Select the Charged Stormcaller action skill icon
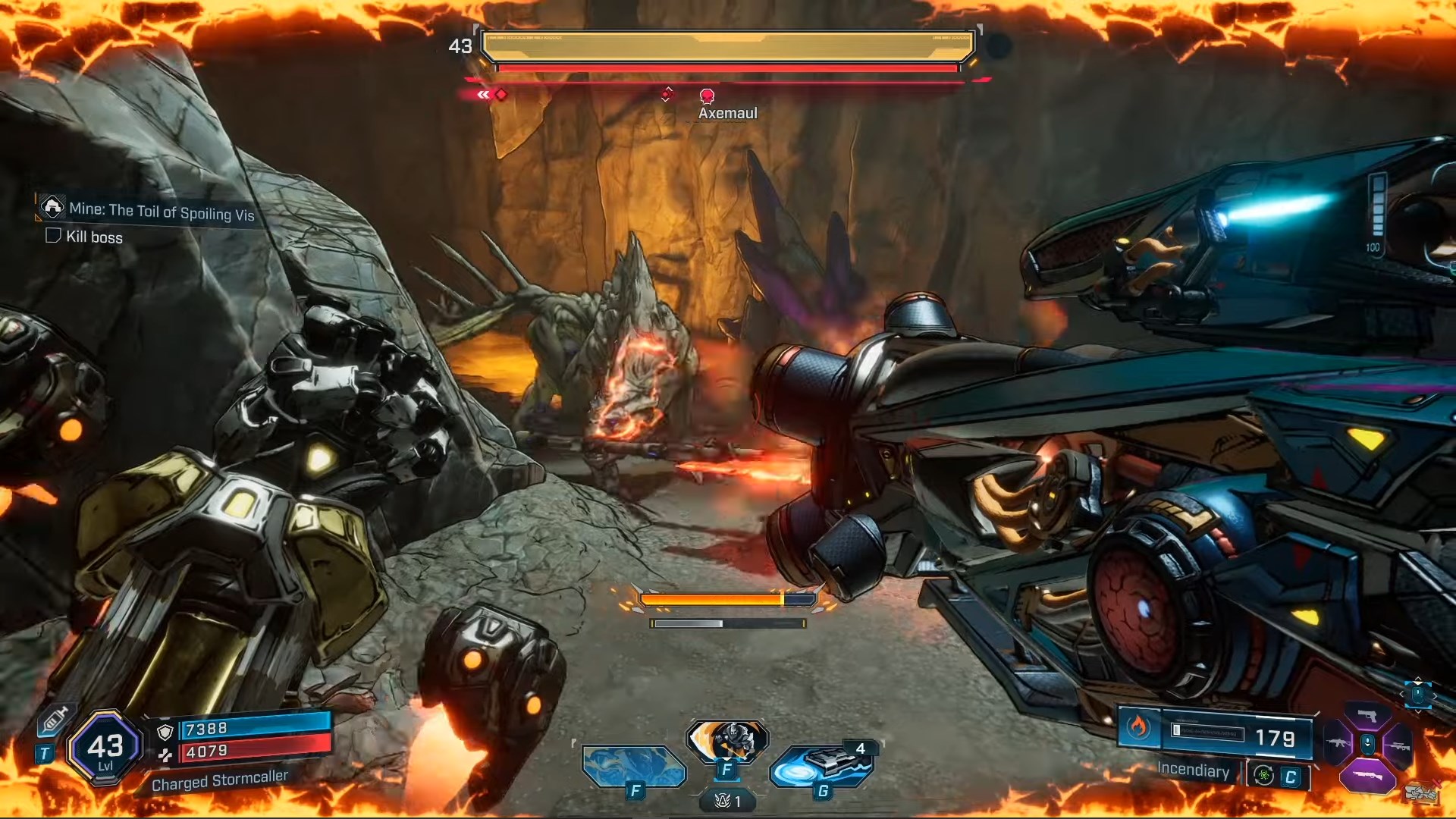Viewport: 1456px width, 819px height. coord(729,741)
